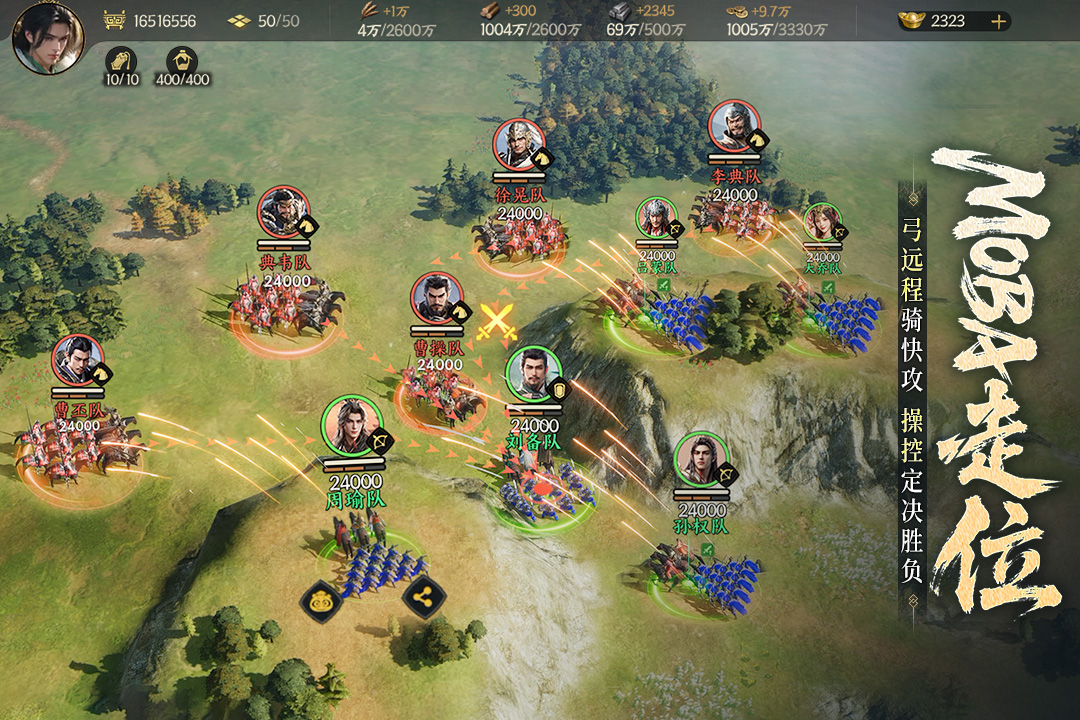
Task: Pick the 曹丕队 enemy portrait
Action: (x=78, y=361)
